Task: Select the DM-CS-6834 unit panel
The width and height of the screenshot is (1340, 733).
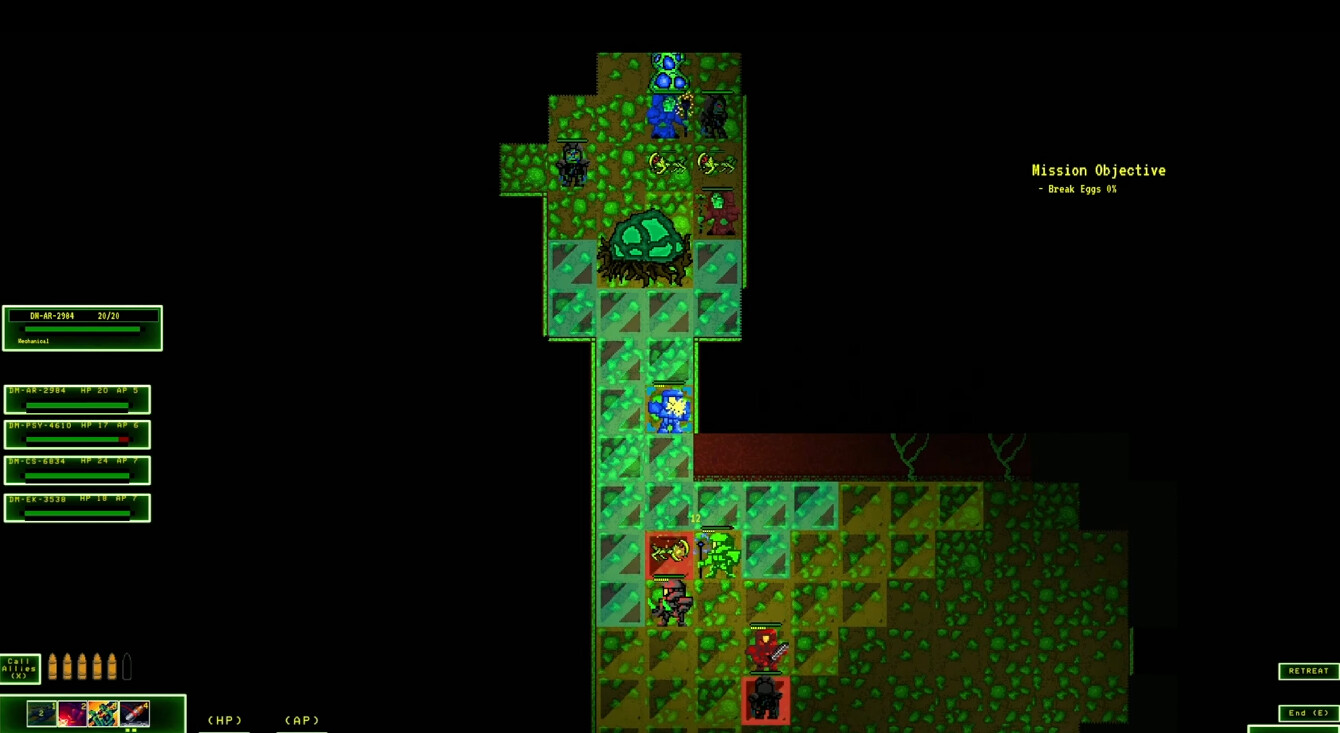Action: coord(76,470)
